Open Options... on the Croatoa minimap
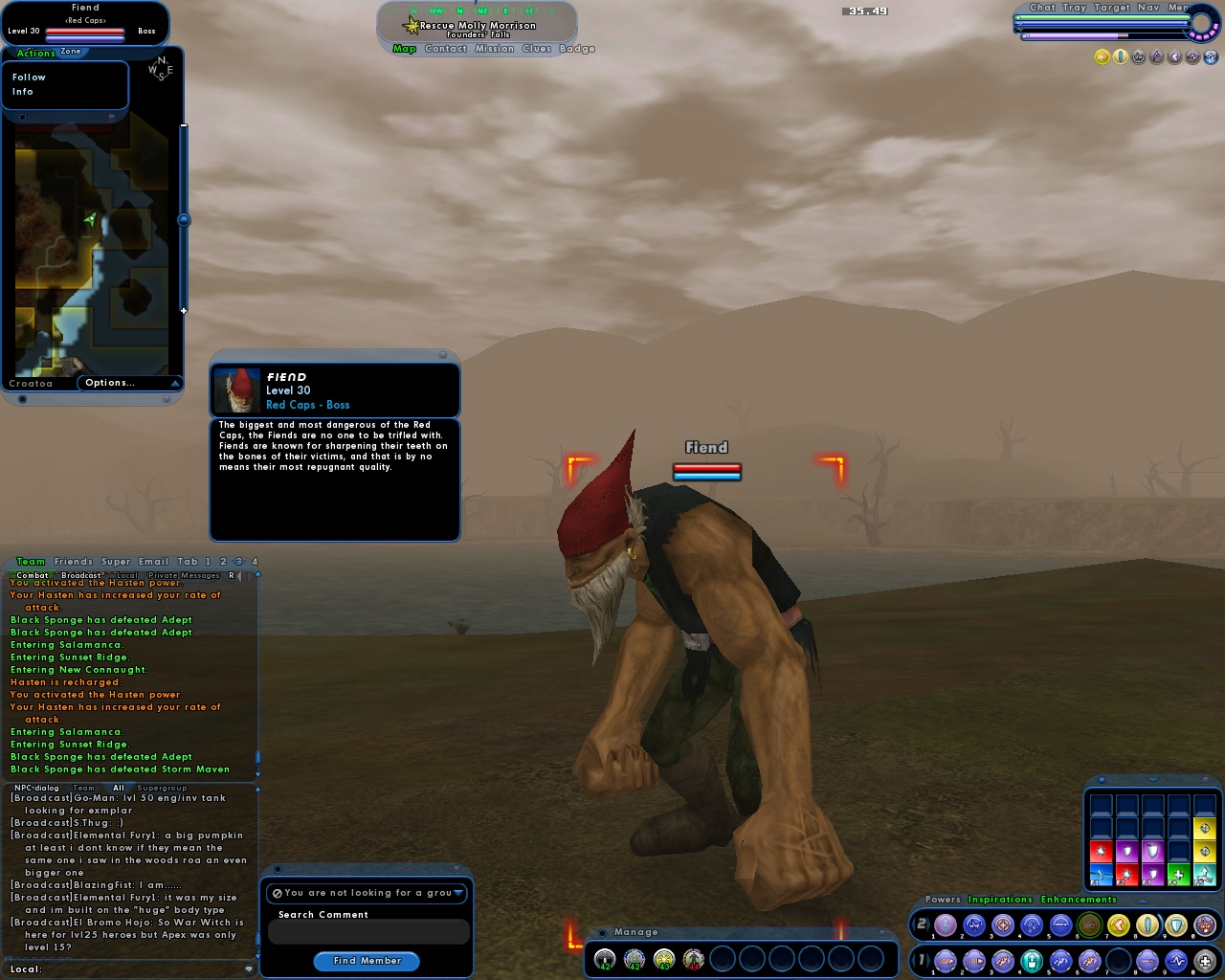This screenshot has width=1225, height=980. pos(110,382)
